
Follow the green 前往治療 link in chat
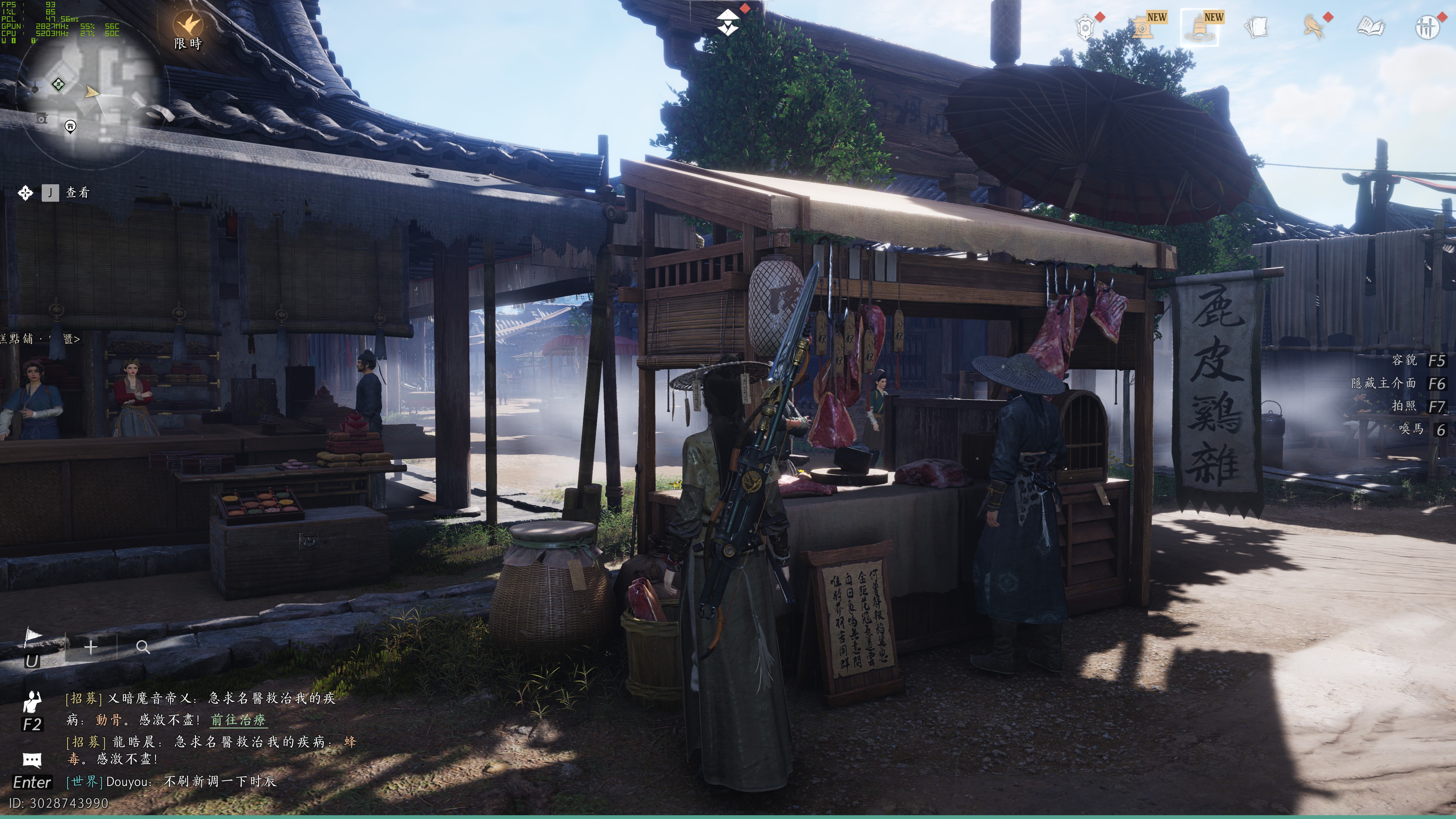pos(238,720)
